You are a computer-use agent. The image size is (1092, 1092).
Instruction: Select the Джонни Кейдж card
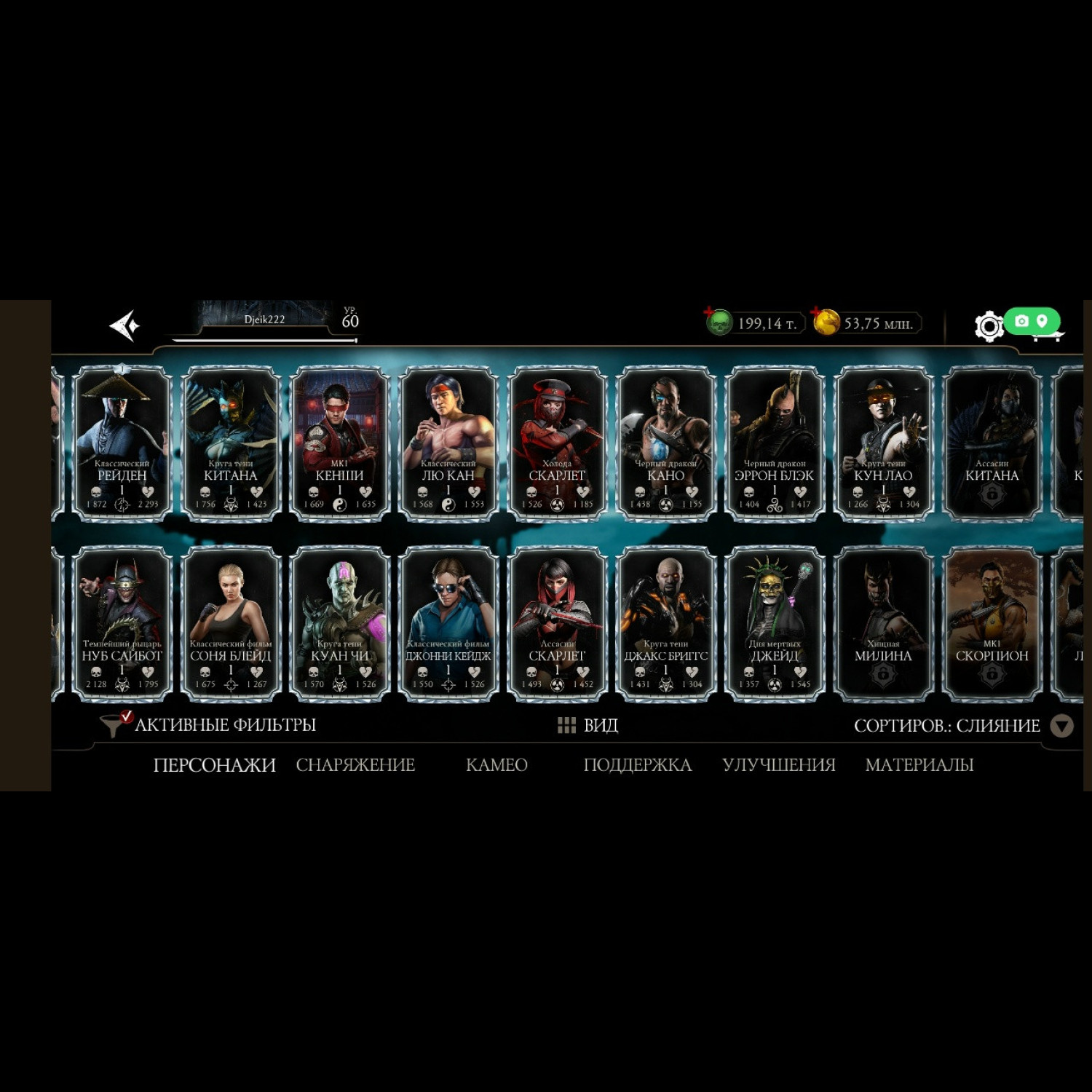tap(448, 623)
